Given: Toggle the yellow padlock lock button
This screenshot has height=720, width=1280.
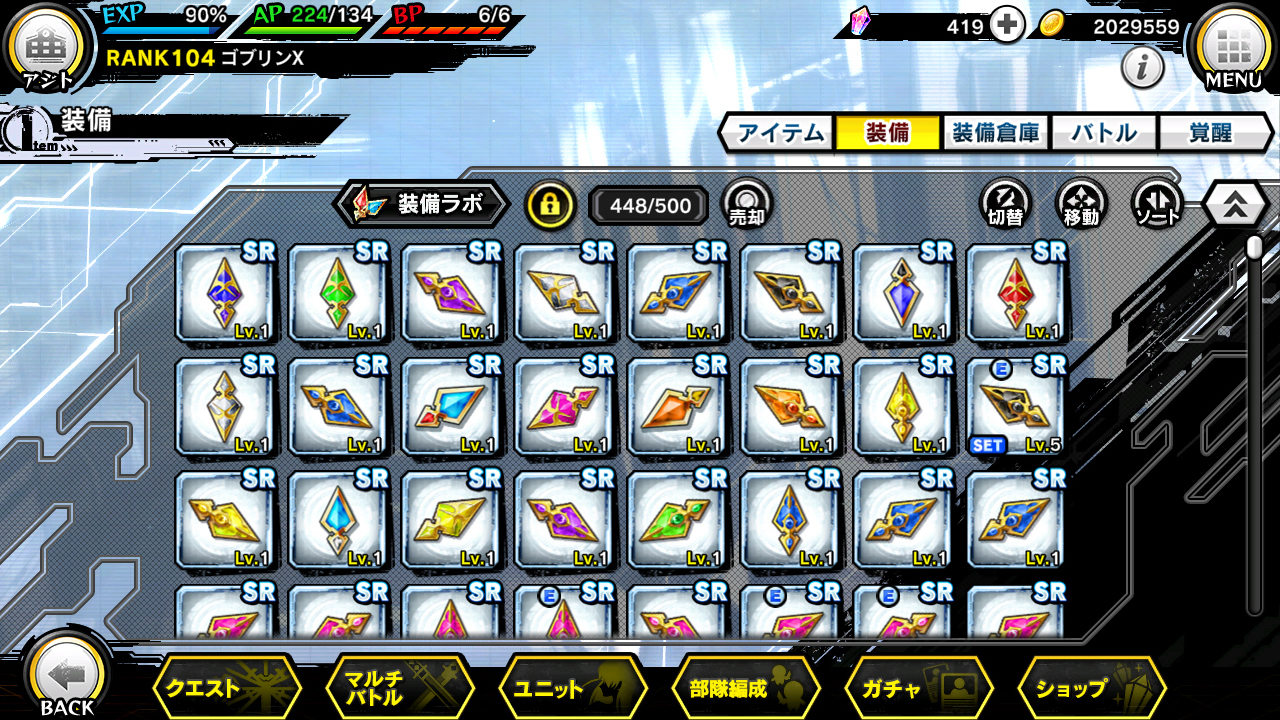Looking at the screenshot, I should 550,205.
